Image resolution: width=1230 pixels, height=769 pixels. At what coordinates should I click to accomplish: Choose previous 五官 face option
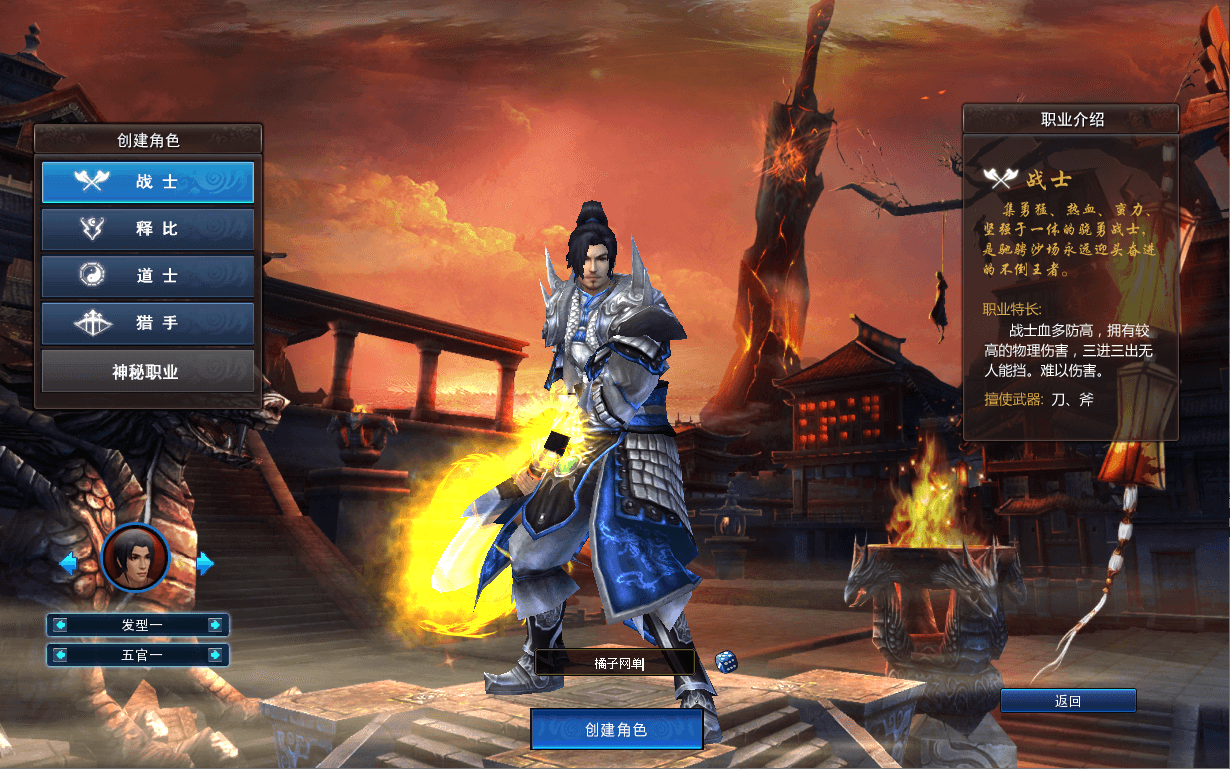pyautogui.click(x=61, y=655)
